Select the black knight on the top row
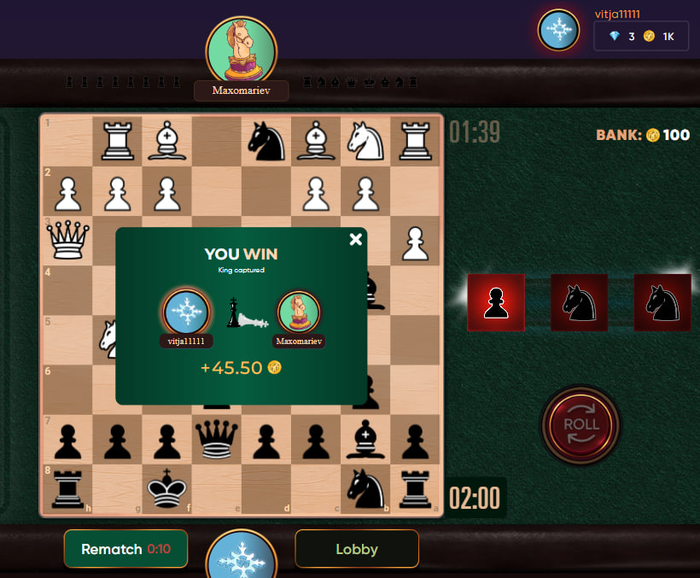The width and height of the screenshot is (700, 578). click(266, 141)
